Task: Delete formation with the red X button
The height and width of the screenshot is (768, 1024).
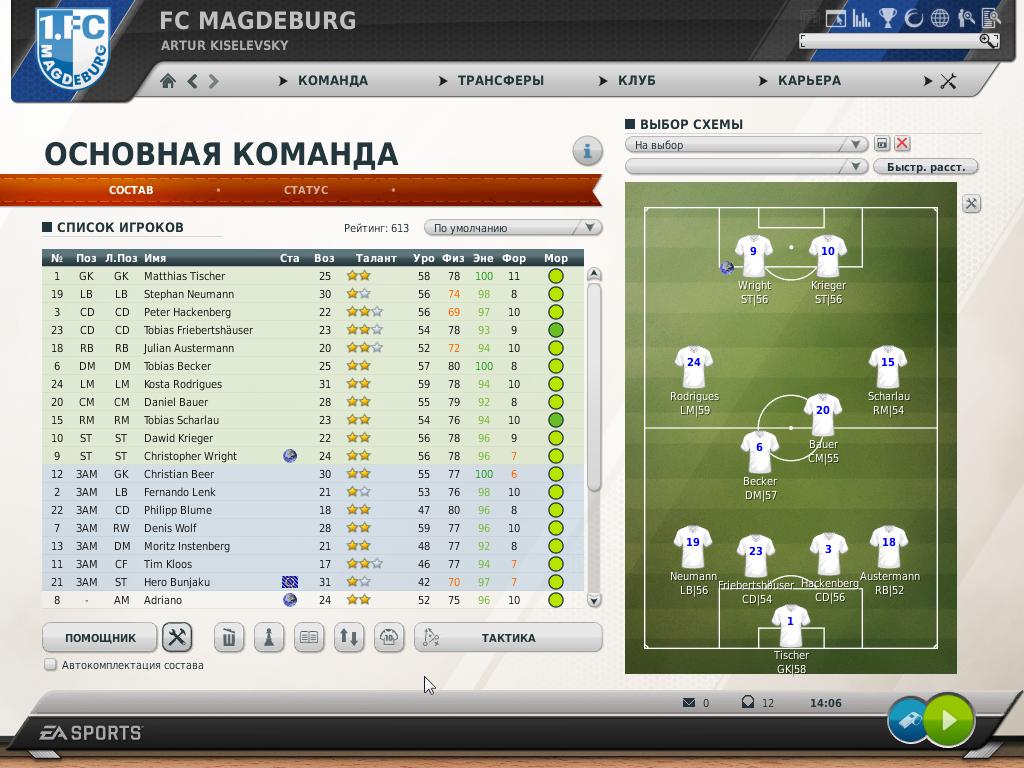Action: coord(902,144)
